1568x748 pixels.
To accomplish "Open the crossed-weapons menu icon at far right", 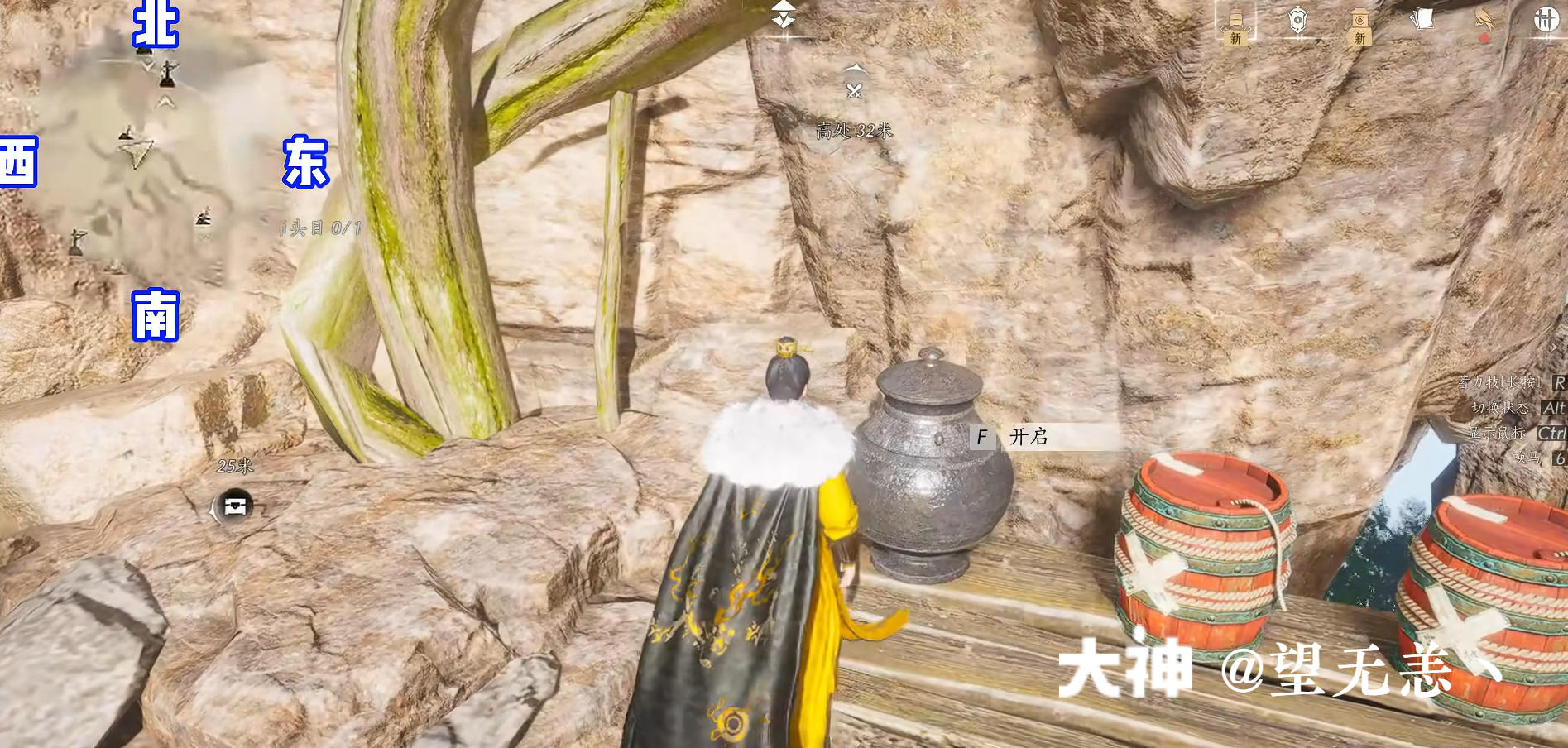I will click(x=1546, y=20).
